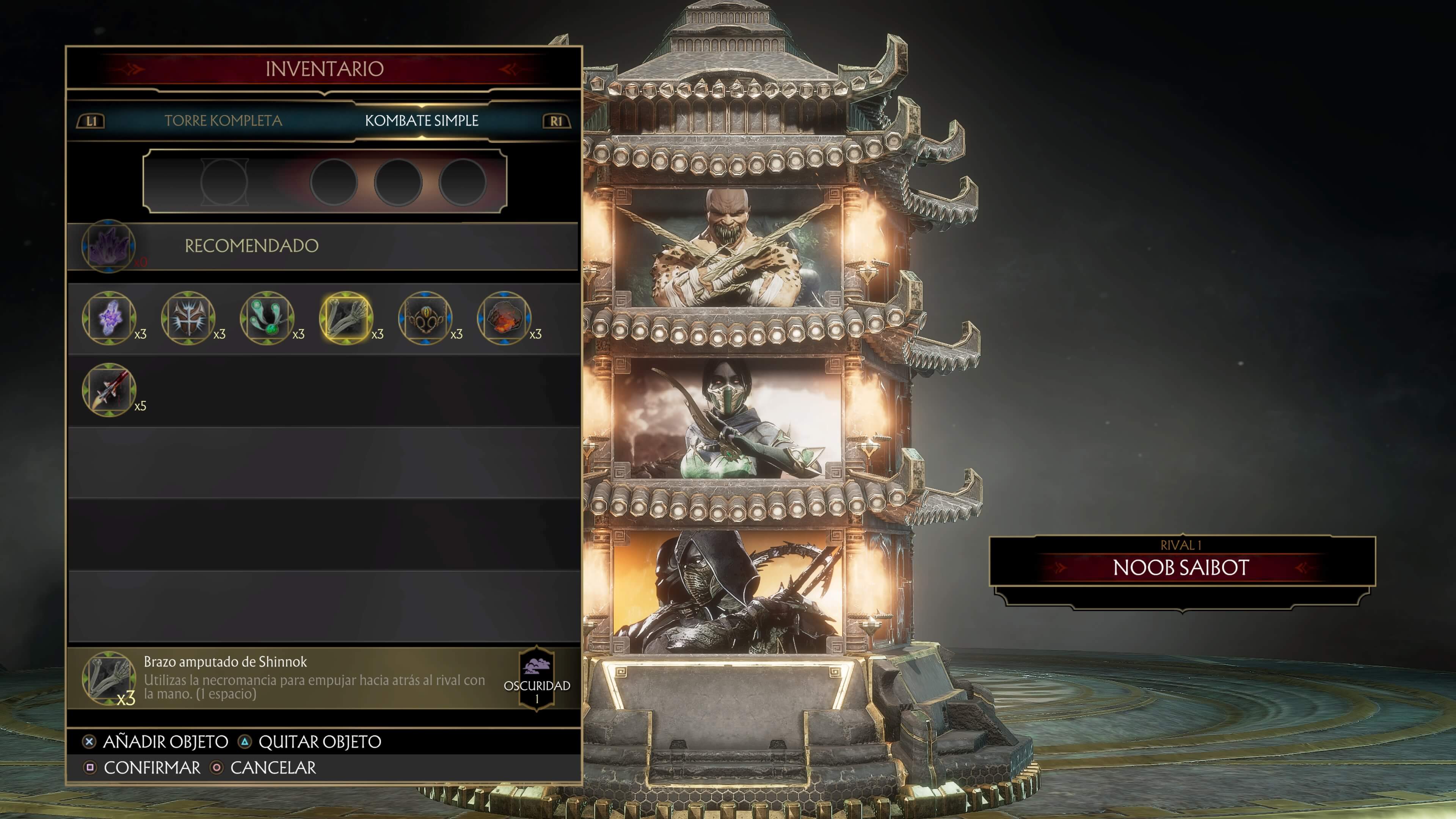Select the eye amulet on chain item
This screenshot has height=819, width=1456.
click(425, 318)
